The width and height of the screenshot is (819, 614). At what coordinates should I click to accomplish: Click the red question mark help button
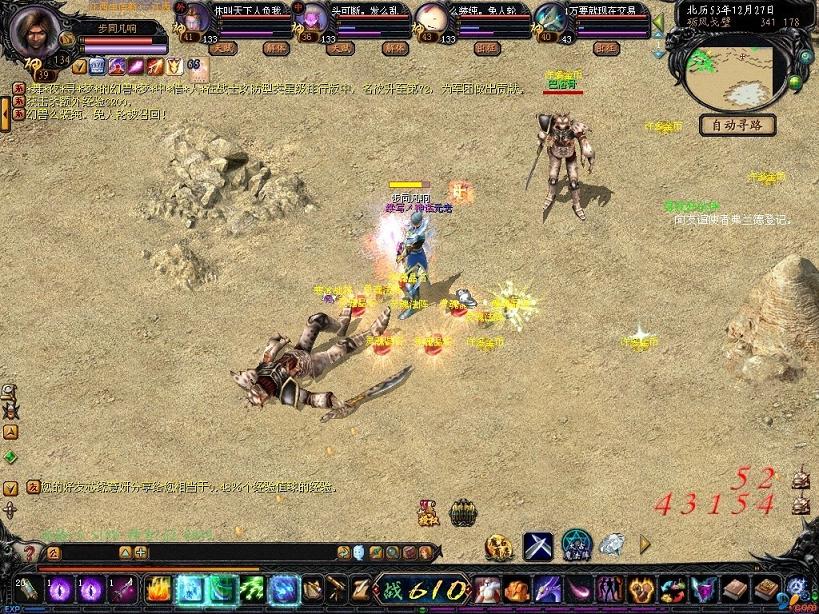click(x=28, y=552)
